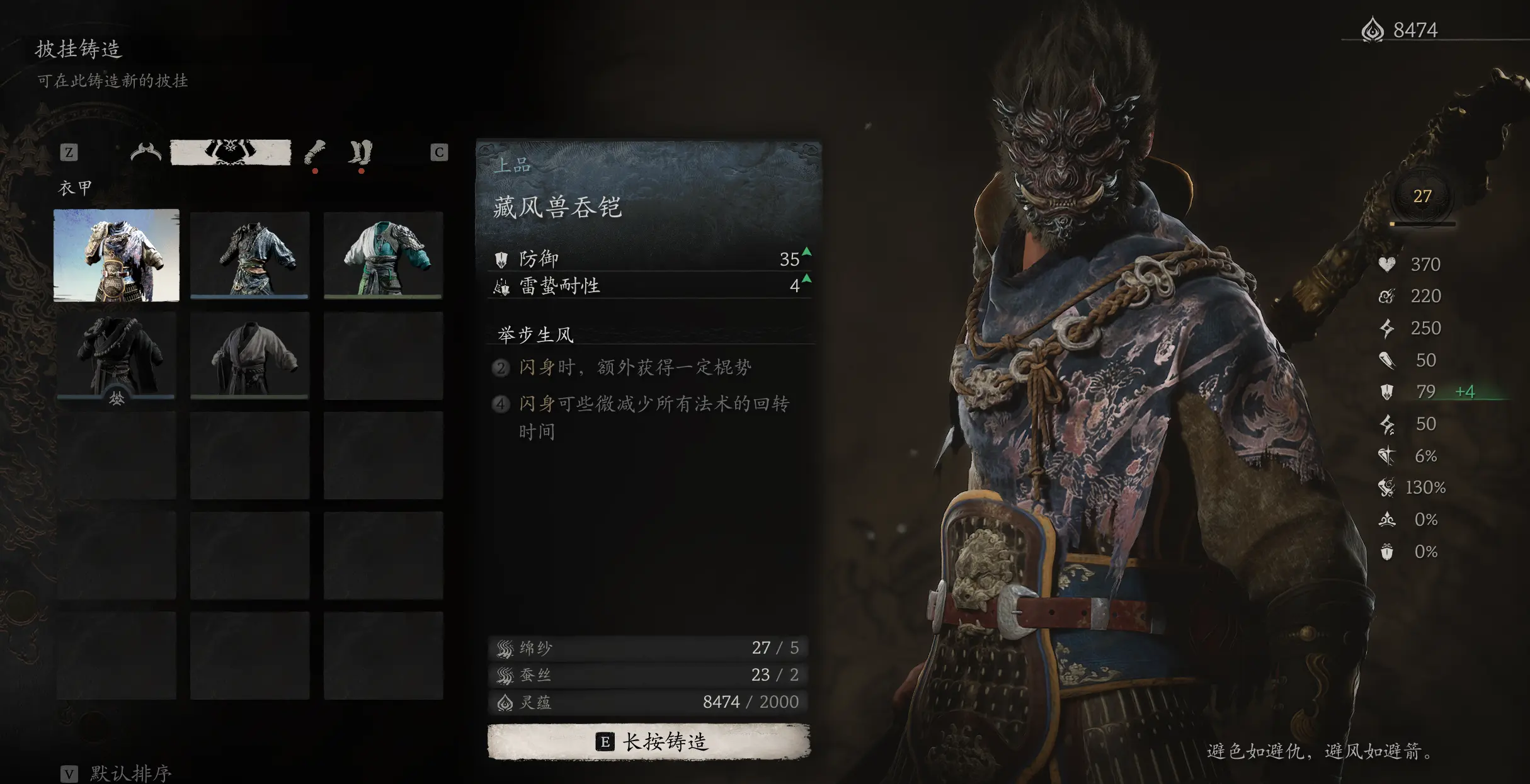Choose the dark blue scaled armor slot
The width and height of the screenshot is (1530, 784).
[x=250, y=255]
